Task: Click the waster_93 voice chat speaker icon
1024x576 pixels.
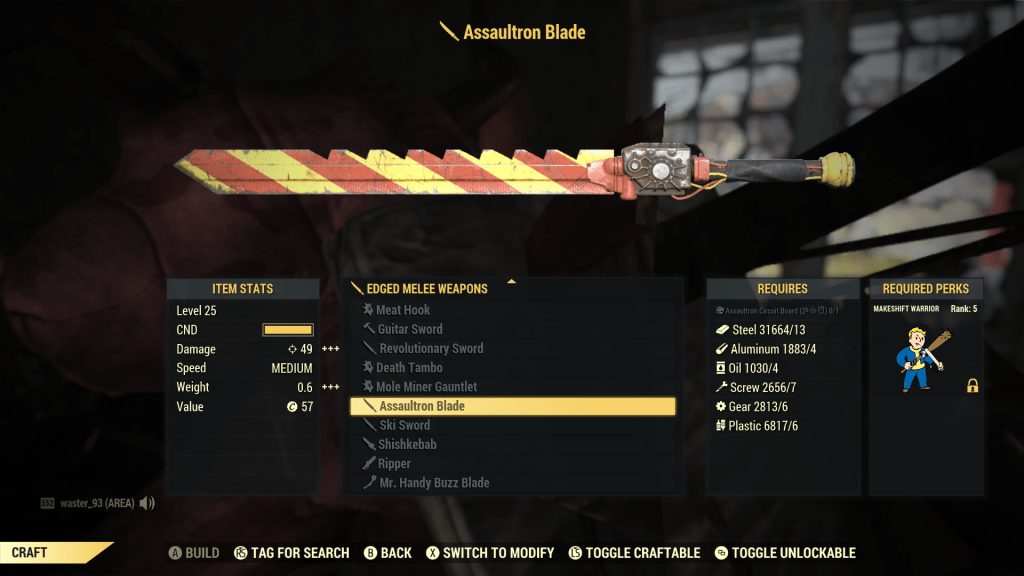Action: click(x=147, y=503)
